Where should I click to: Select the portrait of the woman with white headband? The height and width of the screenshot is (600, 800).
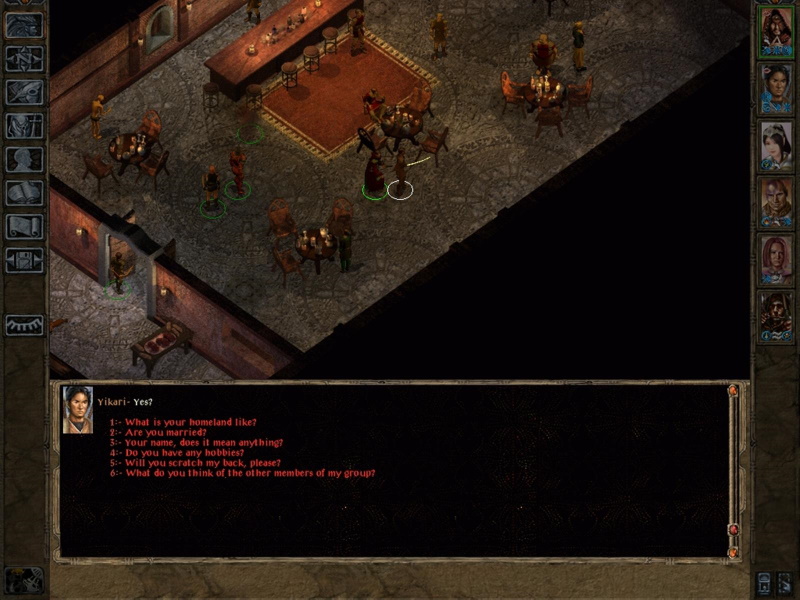(775, 146)
